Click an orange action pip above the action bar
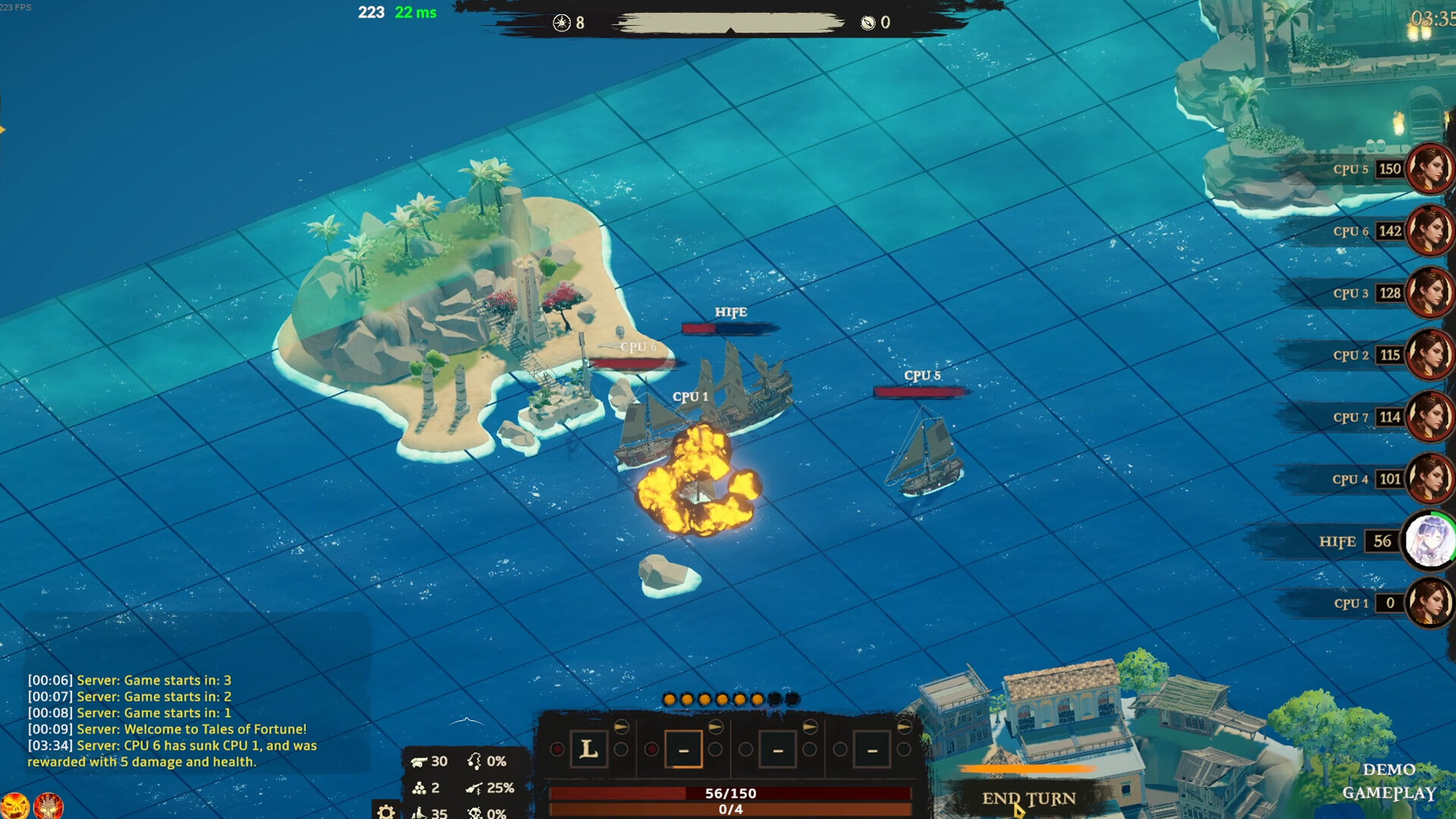Image resolution: width=1456 pixels, height=819 pixels. click(x=670, y=699)
